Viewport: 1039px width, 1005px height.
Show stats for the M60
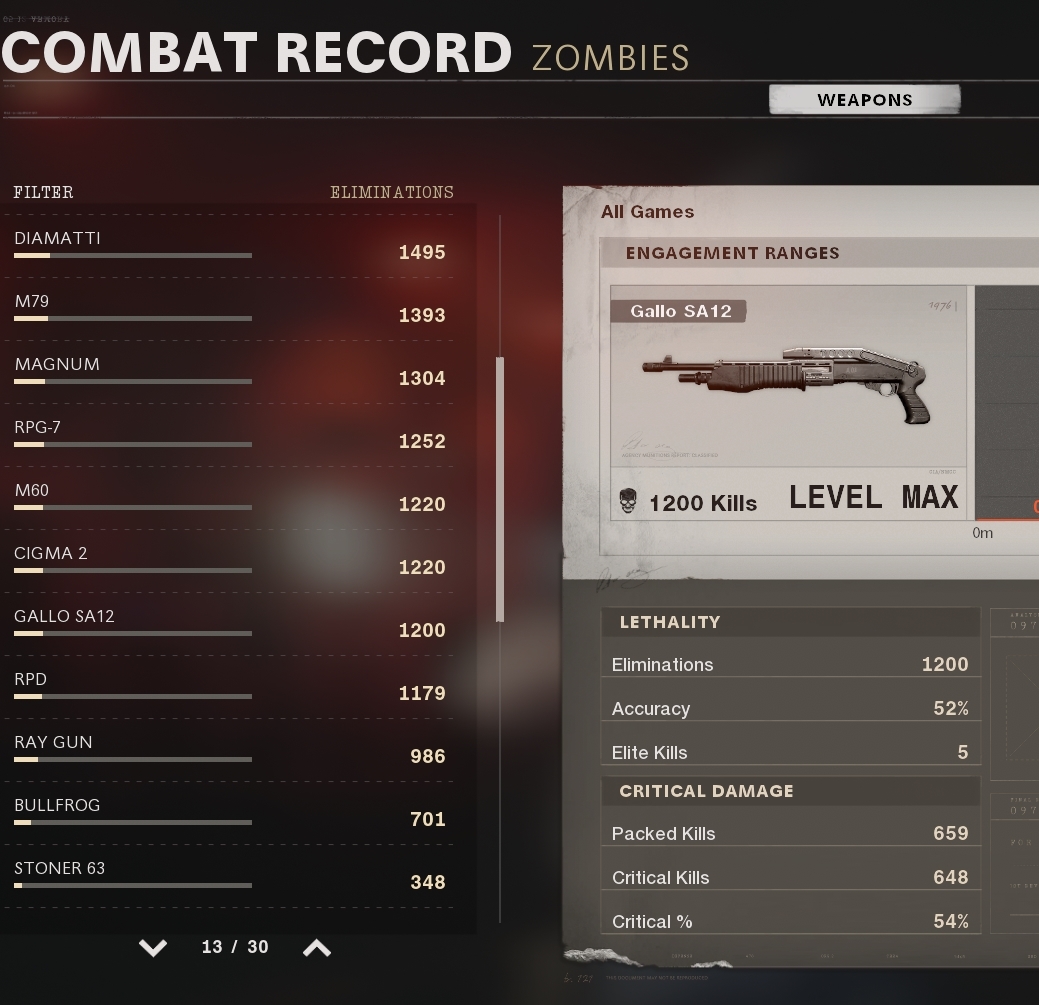[x=230, y=498]
